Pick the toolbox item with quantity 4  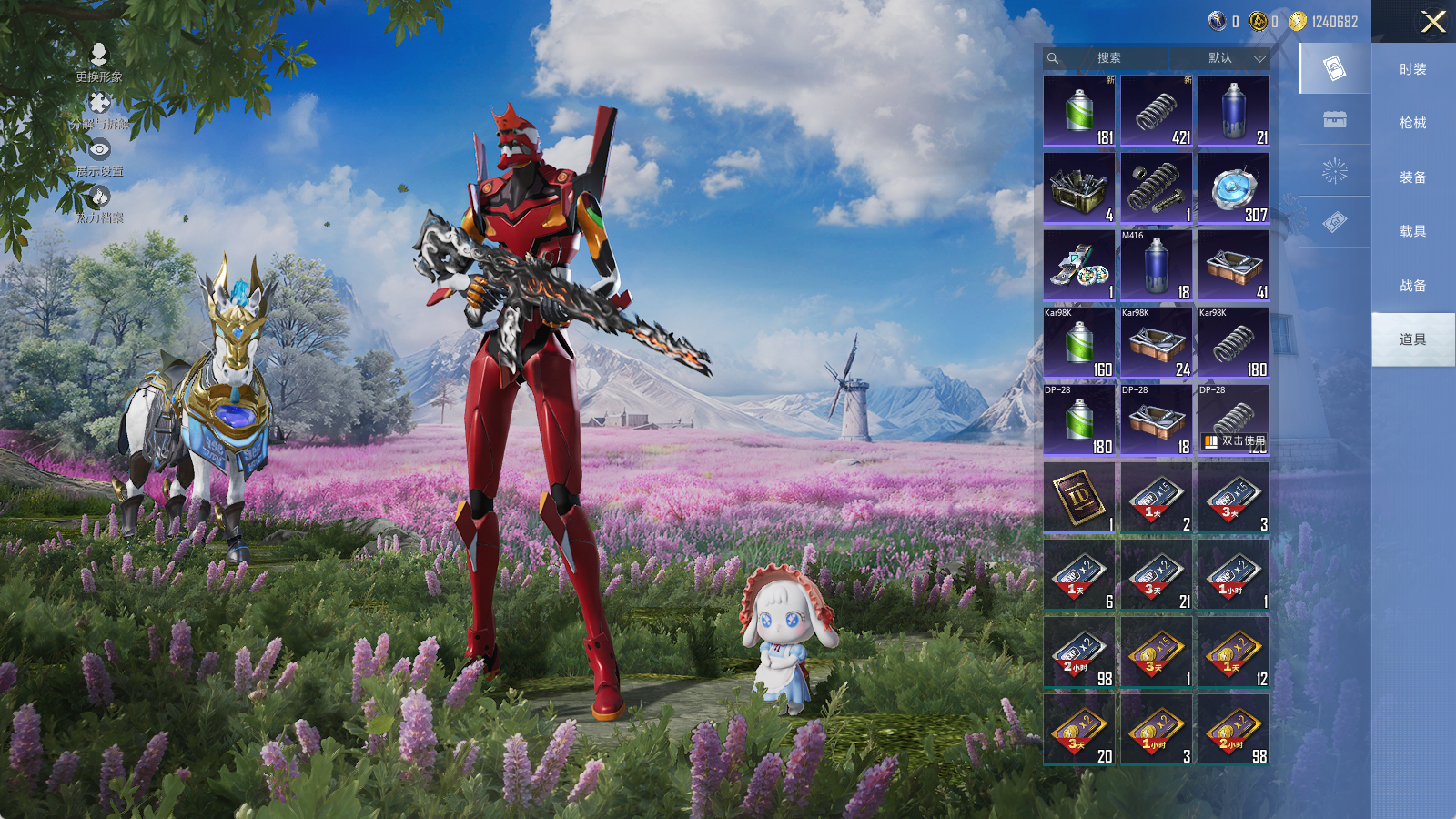click(1079, 187)
